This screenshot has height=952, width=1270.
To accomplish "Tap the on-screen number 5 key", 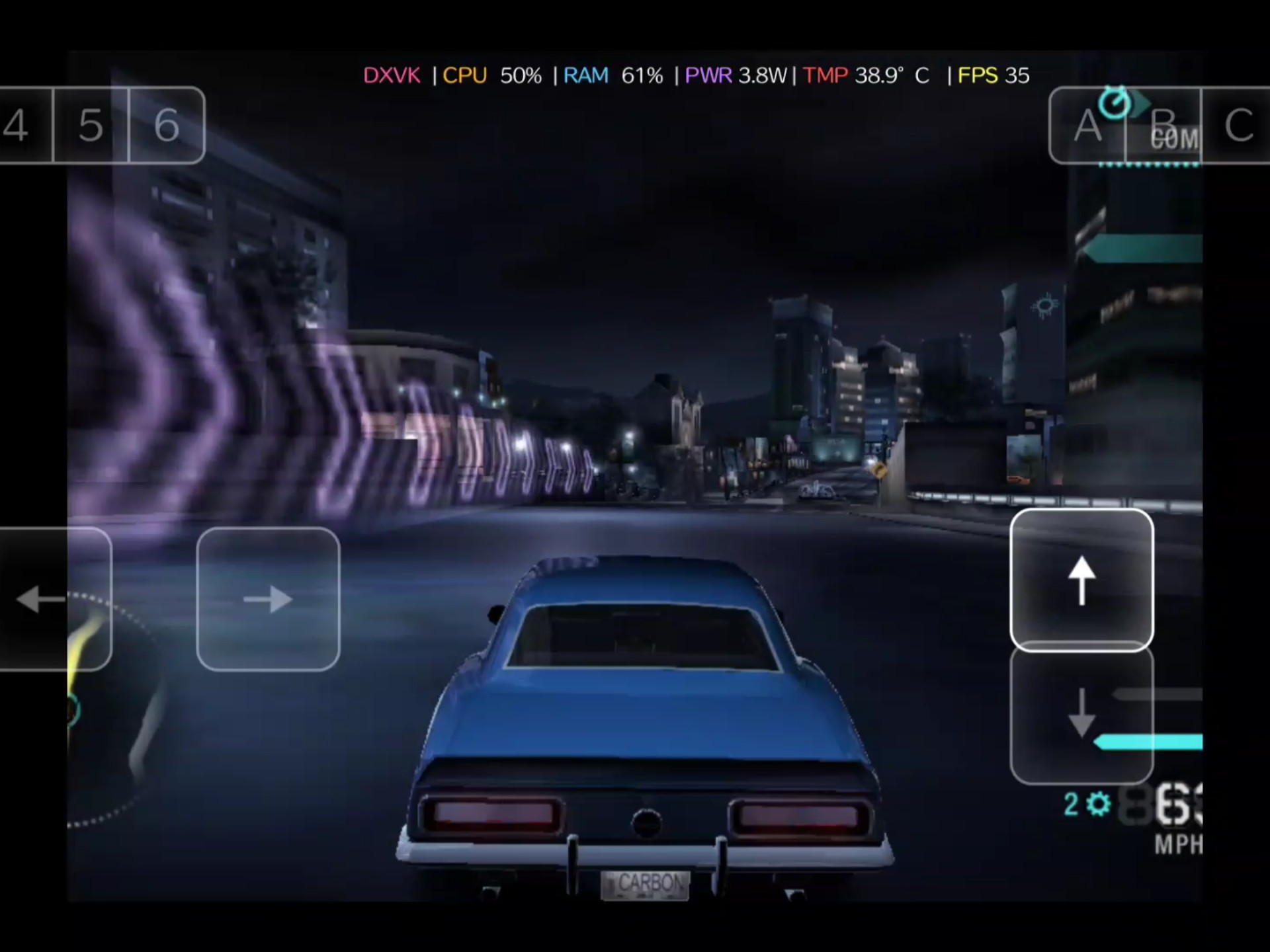I will pyautogui.click(x=91, y=125).
